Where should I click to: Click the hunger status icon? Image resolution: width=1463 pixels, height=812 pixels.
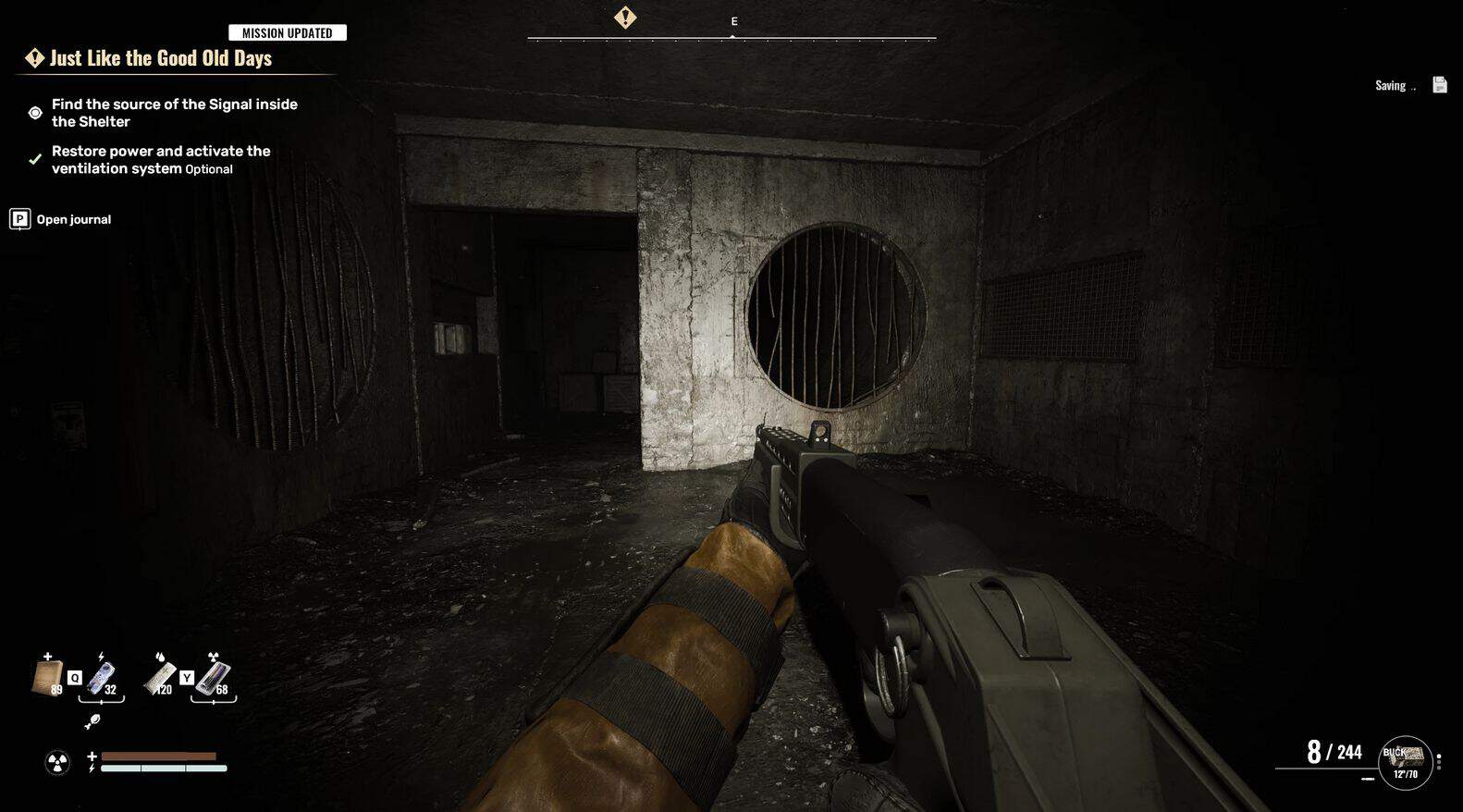[92, 721]
